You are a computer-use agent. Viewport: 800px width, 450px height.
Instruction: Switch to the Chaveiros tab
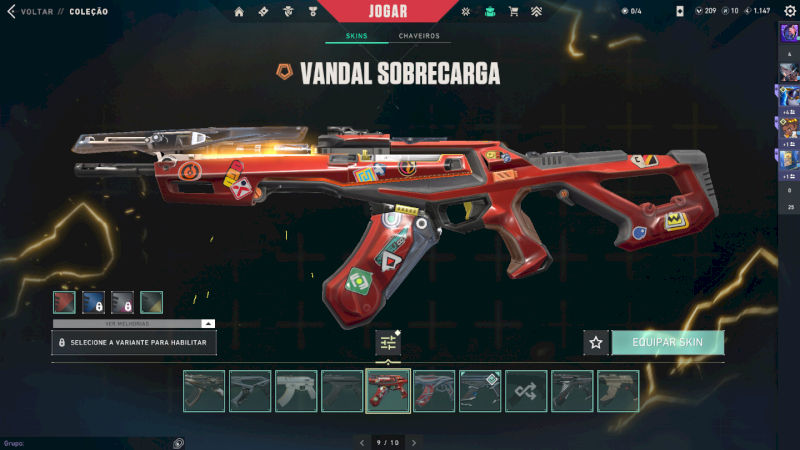[x=419, y=36]
